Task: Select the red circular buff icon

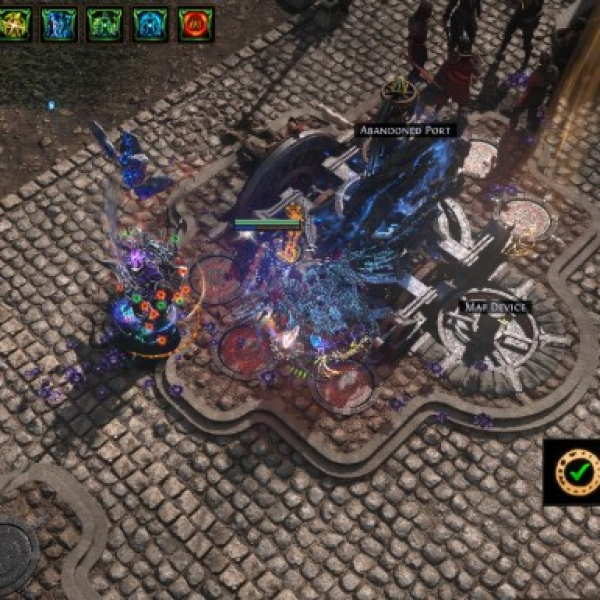Action: click(x=196, y=23)
